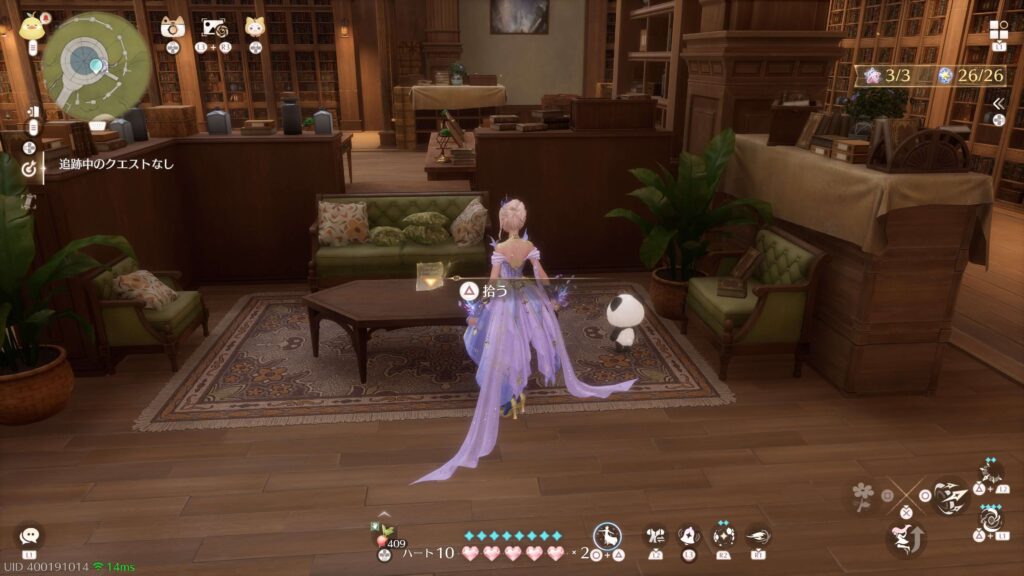This screenshot has width=1024, height=576.
Task: Activate the picture-frame snapshot icon
Action: pyautogui.click(x=213, y=27)
